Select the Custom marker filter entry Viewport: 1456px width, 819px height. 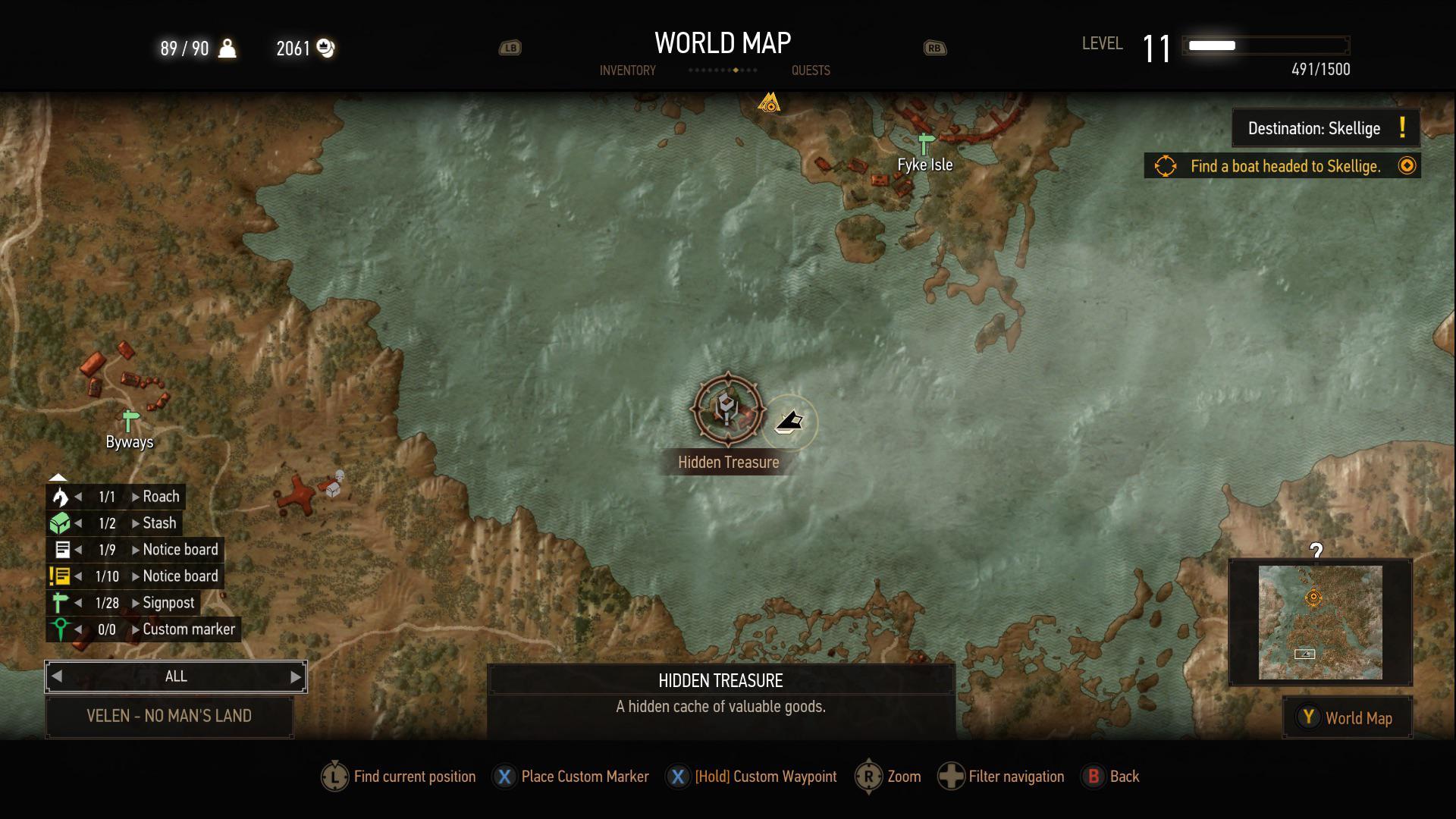pyautogui.click(x=188, y=629)
